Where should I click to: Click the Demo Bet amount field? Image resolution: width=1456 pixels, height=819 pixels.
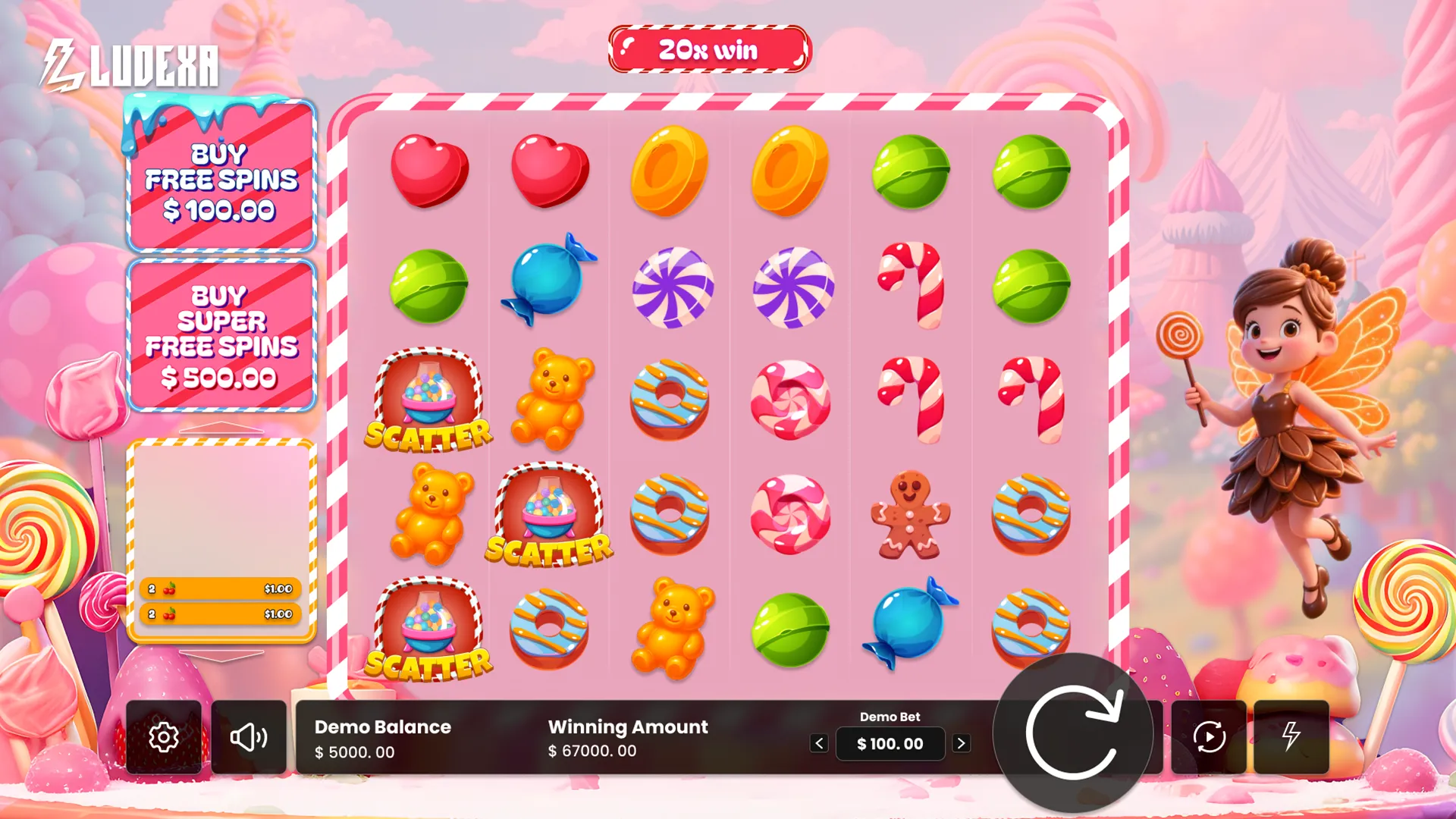890,744
